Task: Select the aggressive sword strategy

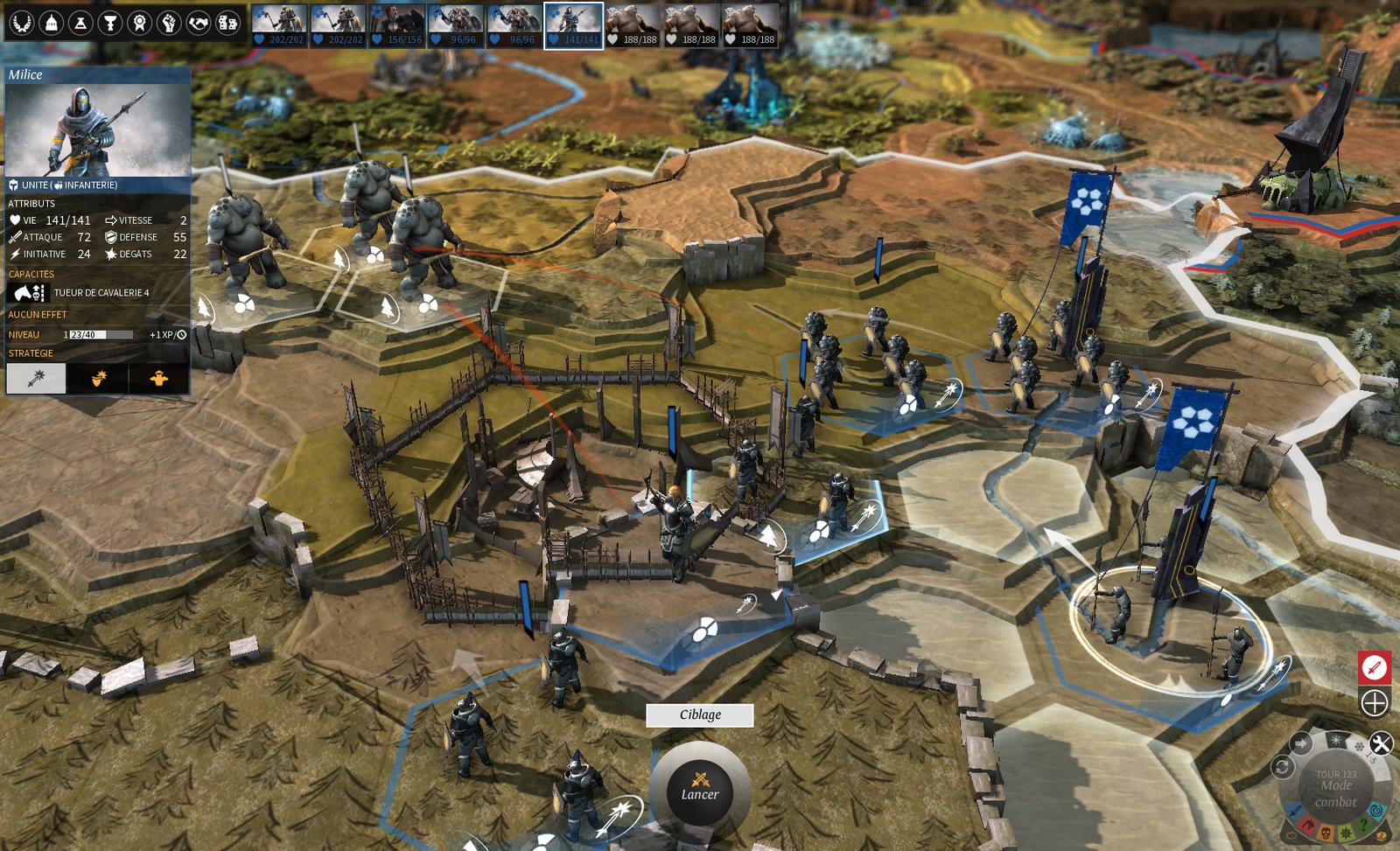Action: tap(37, 378)
